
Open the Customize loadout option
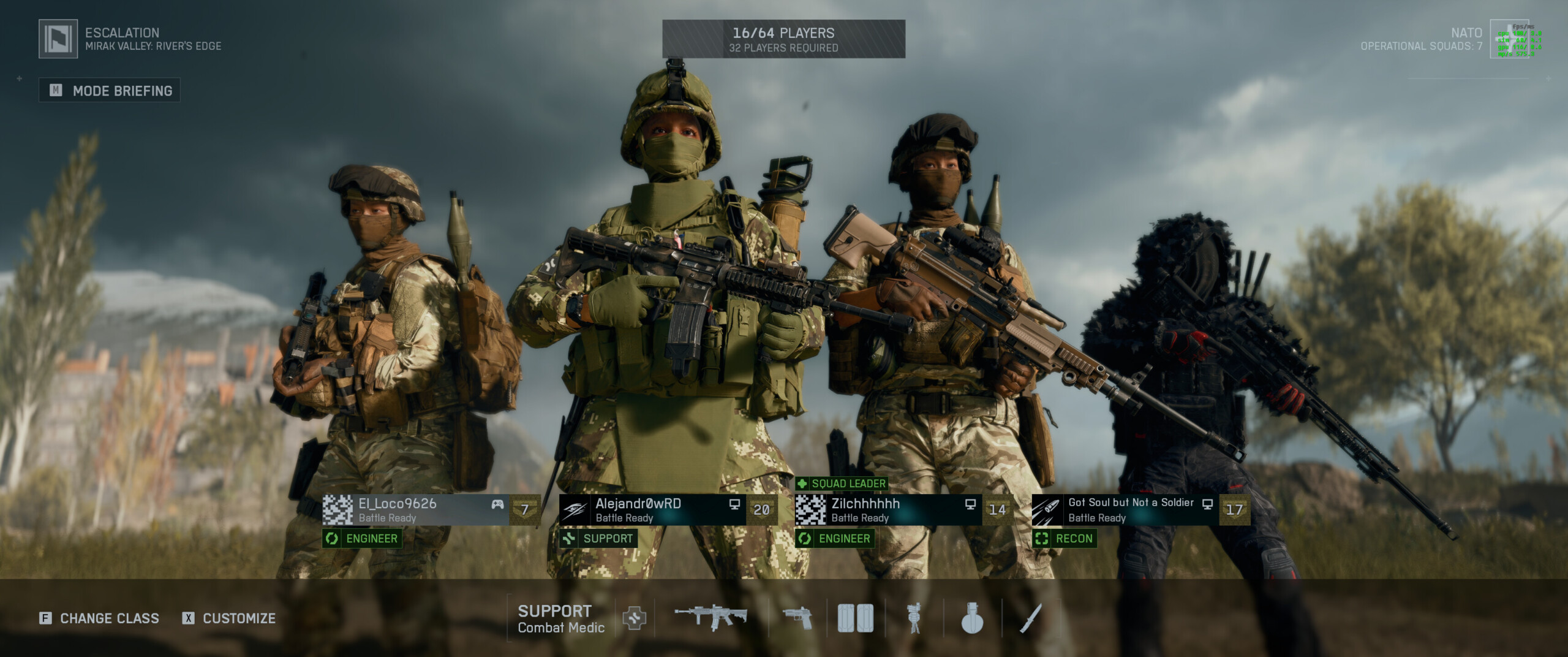coord(229,618)
